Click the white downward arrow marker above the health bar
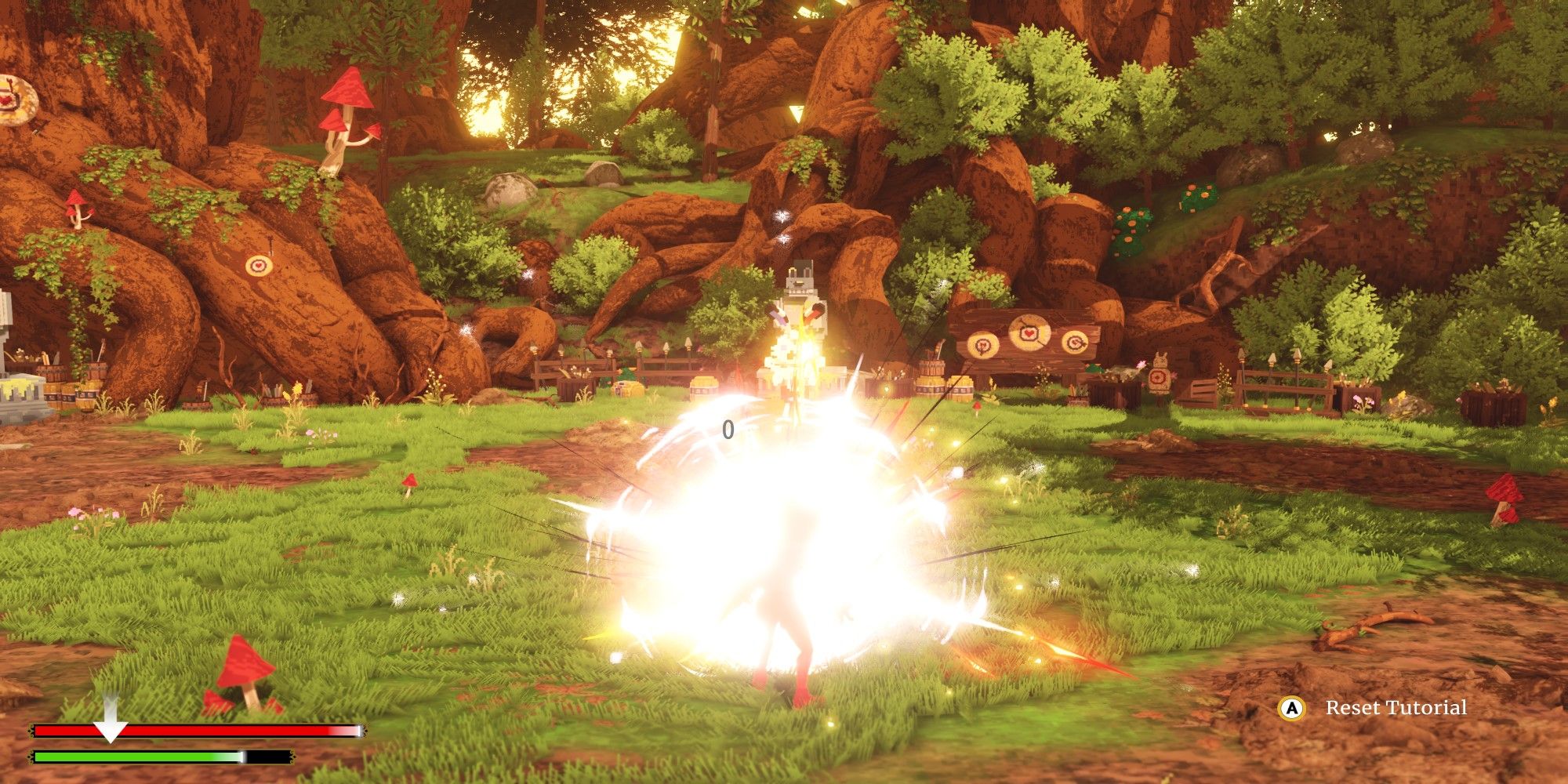1568x784 pixels. pyautogui.click(x=110, y=715)
